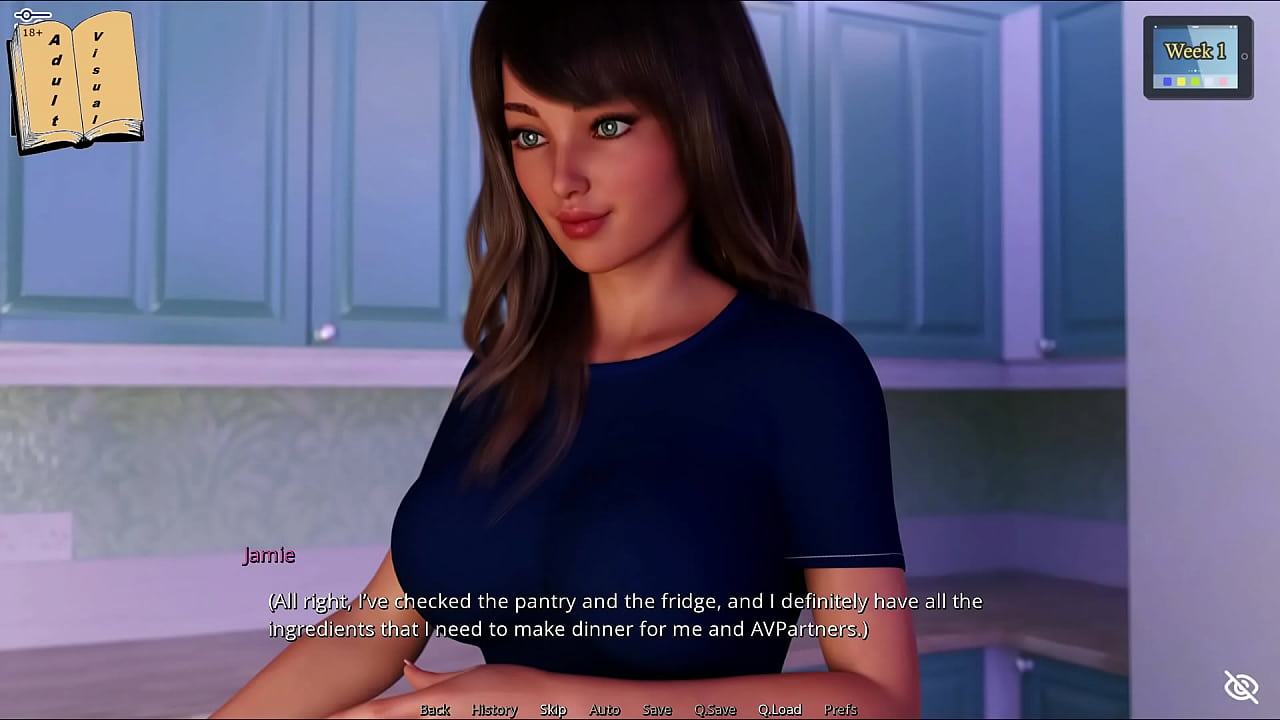
Task: Open the Week 1 tablet
Action: pyautogui.click(x=1197, y=58)
